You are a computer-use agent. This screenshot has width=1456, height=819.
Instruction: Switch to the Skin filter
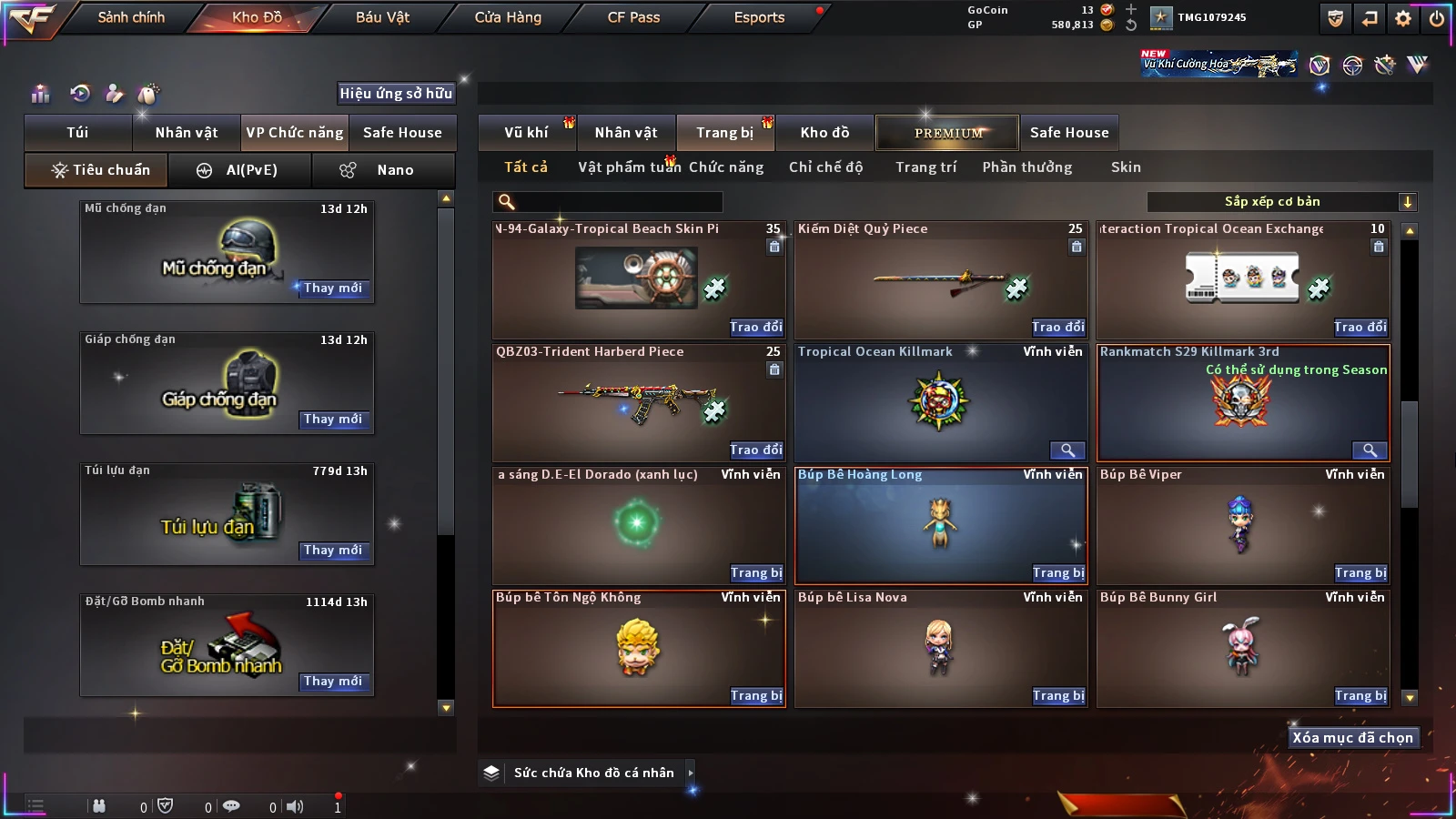click(x=1126, y=167)
